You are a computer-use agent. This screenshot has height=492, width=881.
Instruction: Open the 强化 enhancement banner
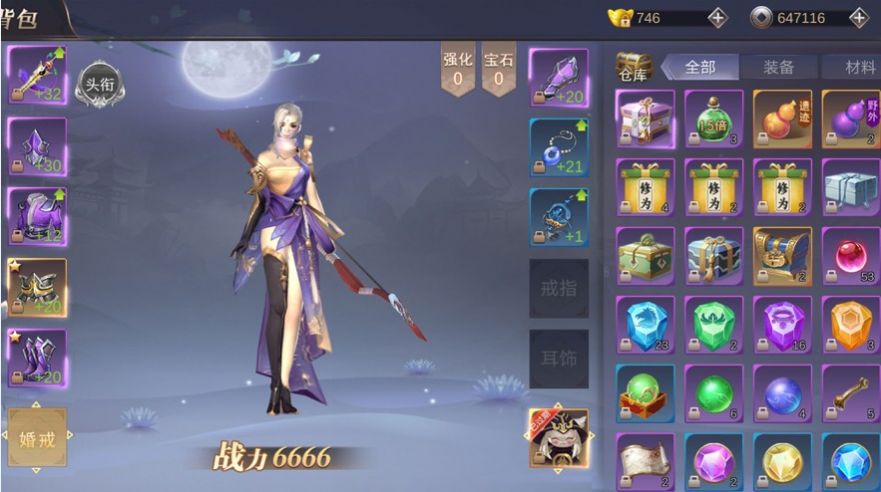[x=458, y=69]
